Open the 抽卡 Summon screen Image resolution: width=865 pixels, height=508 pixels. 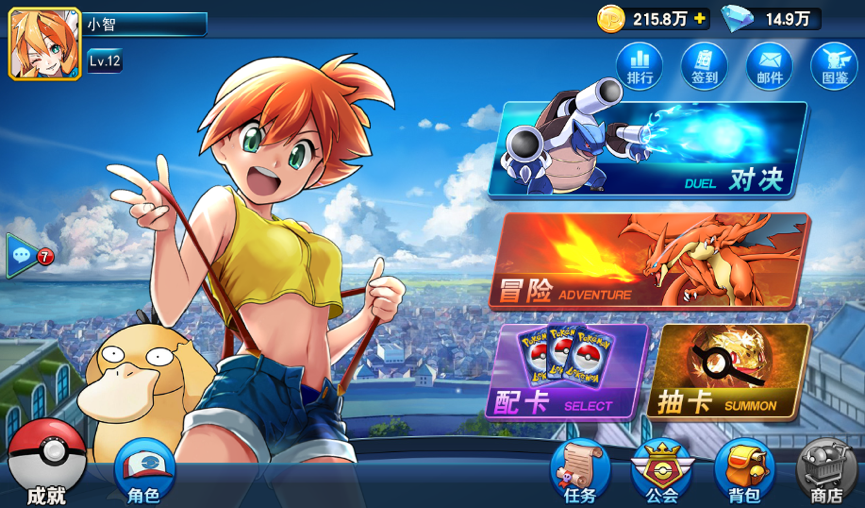point(728,371)
